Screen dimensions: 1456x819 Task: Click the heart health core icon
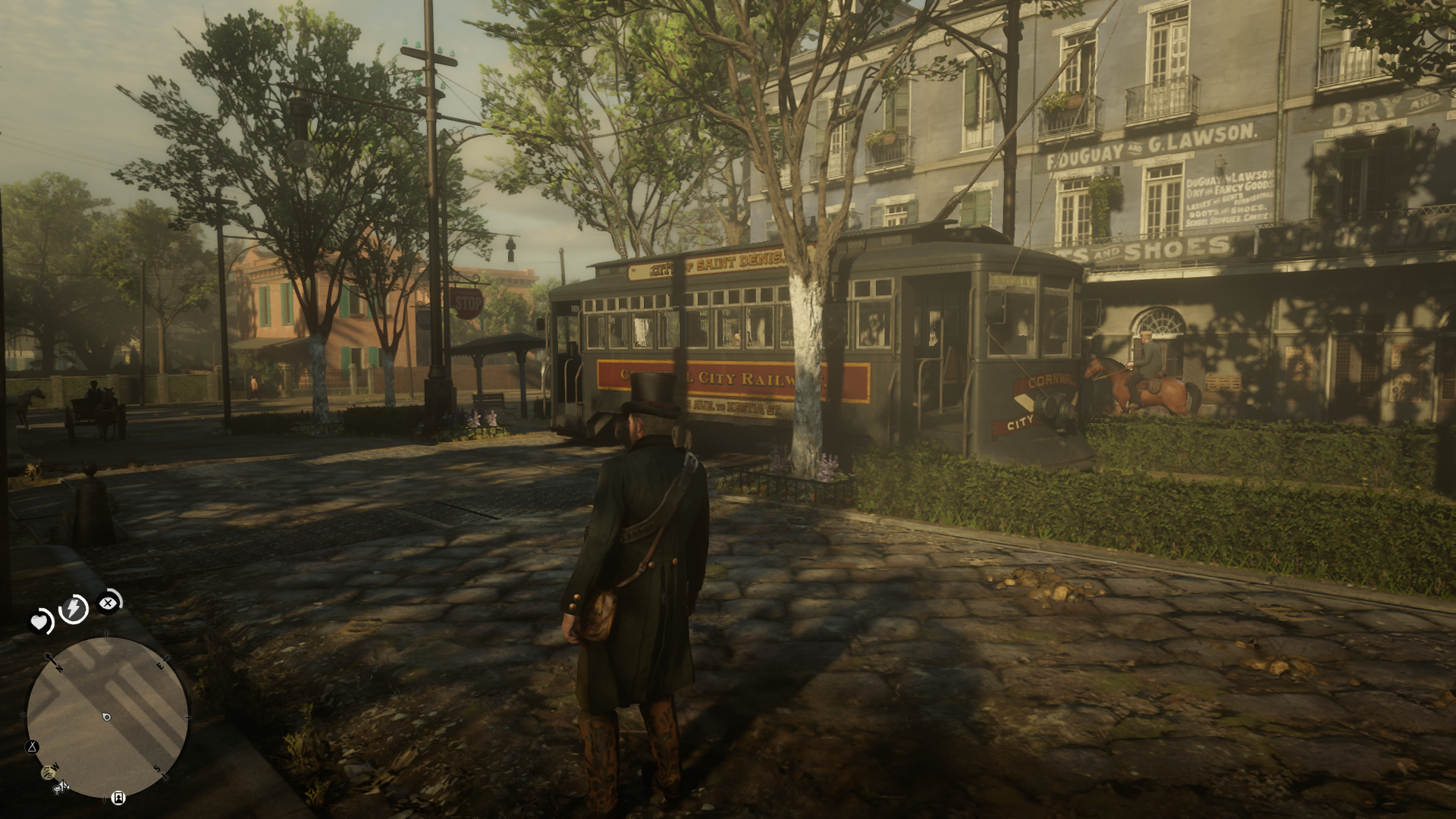pos(39,623)
